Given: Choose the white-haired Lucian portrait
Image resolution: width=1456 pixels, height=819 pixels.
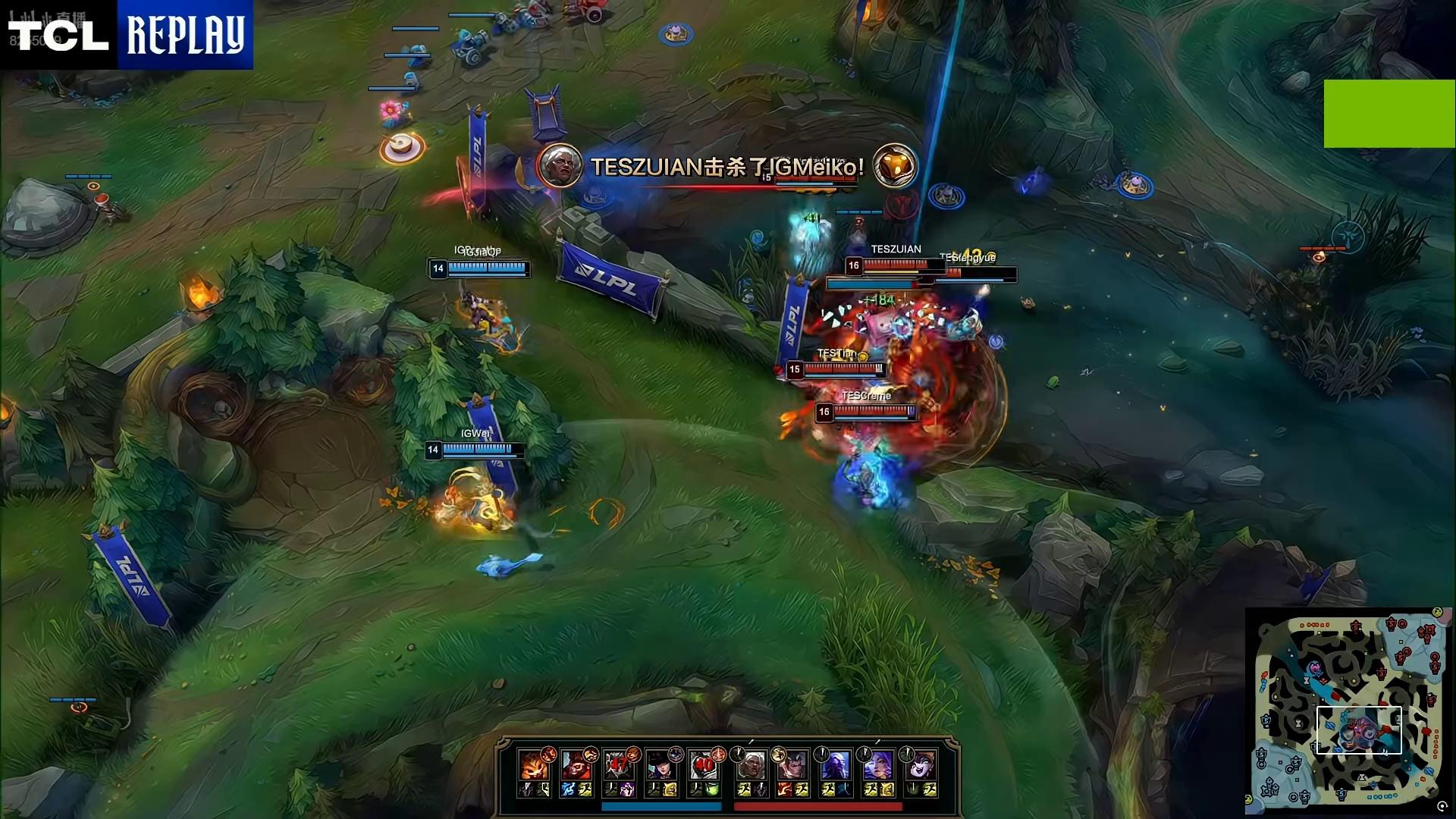Looking at the screenshot, I should click(751, 764).
